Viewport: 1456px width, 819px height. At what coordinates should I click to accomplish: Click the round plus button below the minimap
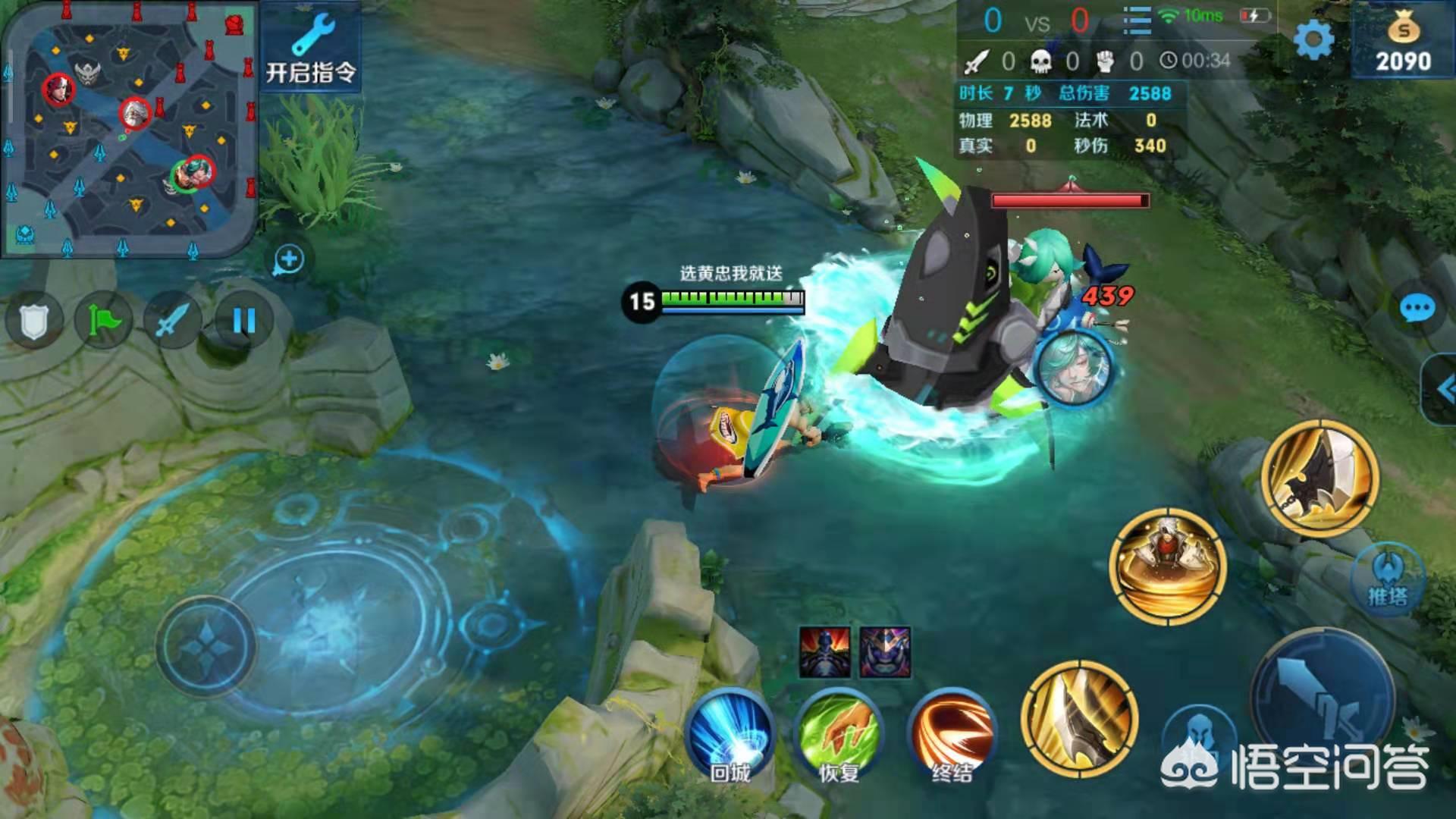(x=288, y=260)
